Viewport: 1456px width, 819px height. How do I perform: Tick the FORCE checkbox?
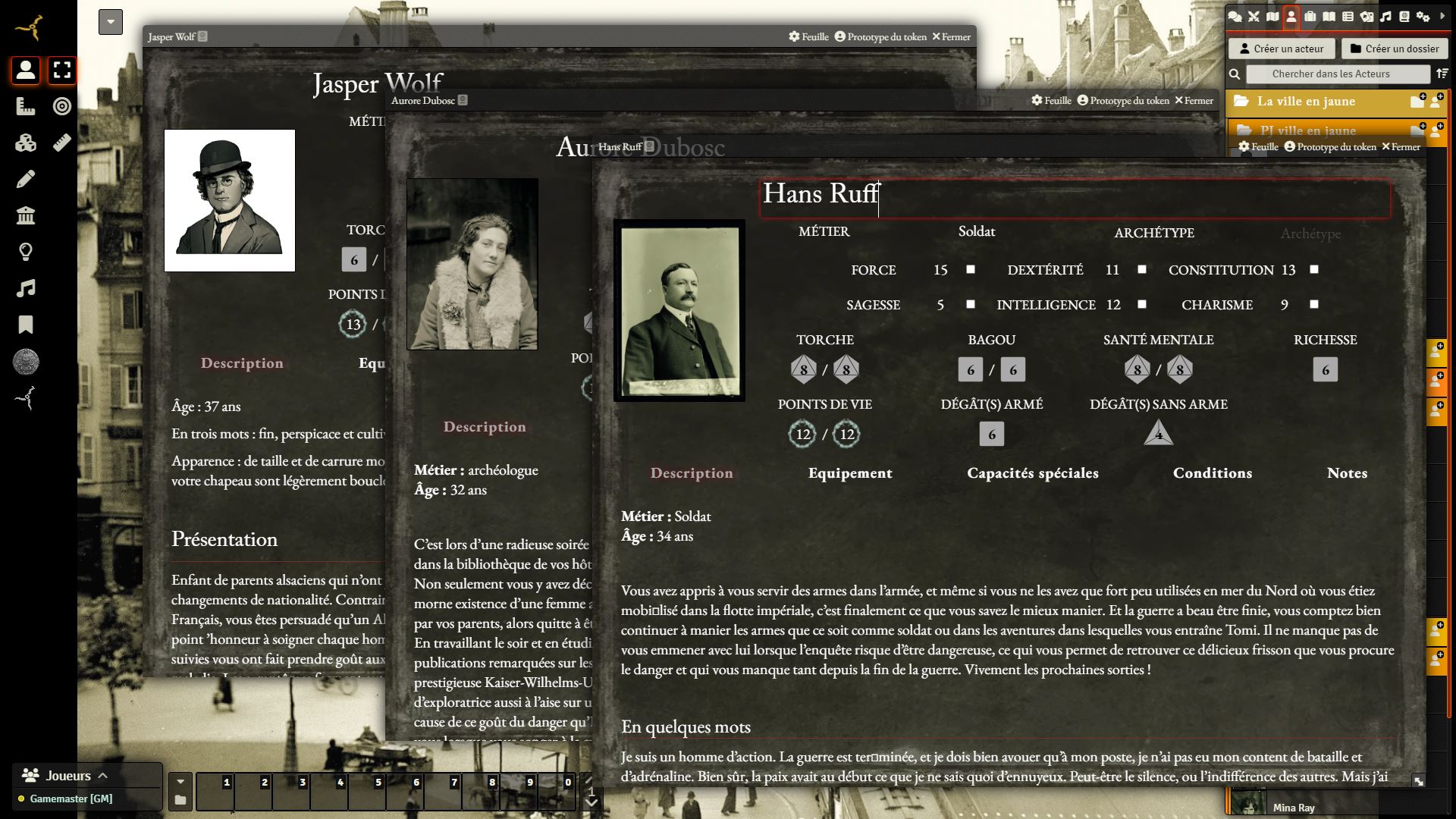pos(971,269)
